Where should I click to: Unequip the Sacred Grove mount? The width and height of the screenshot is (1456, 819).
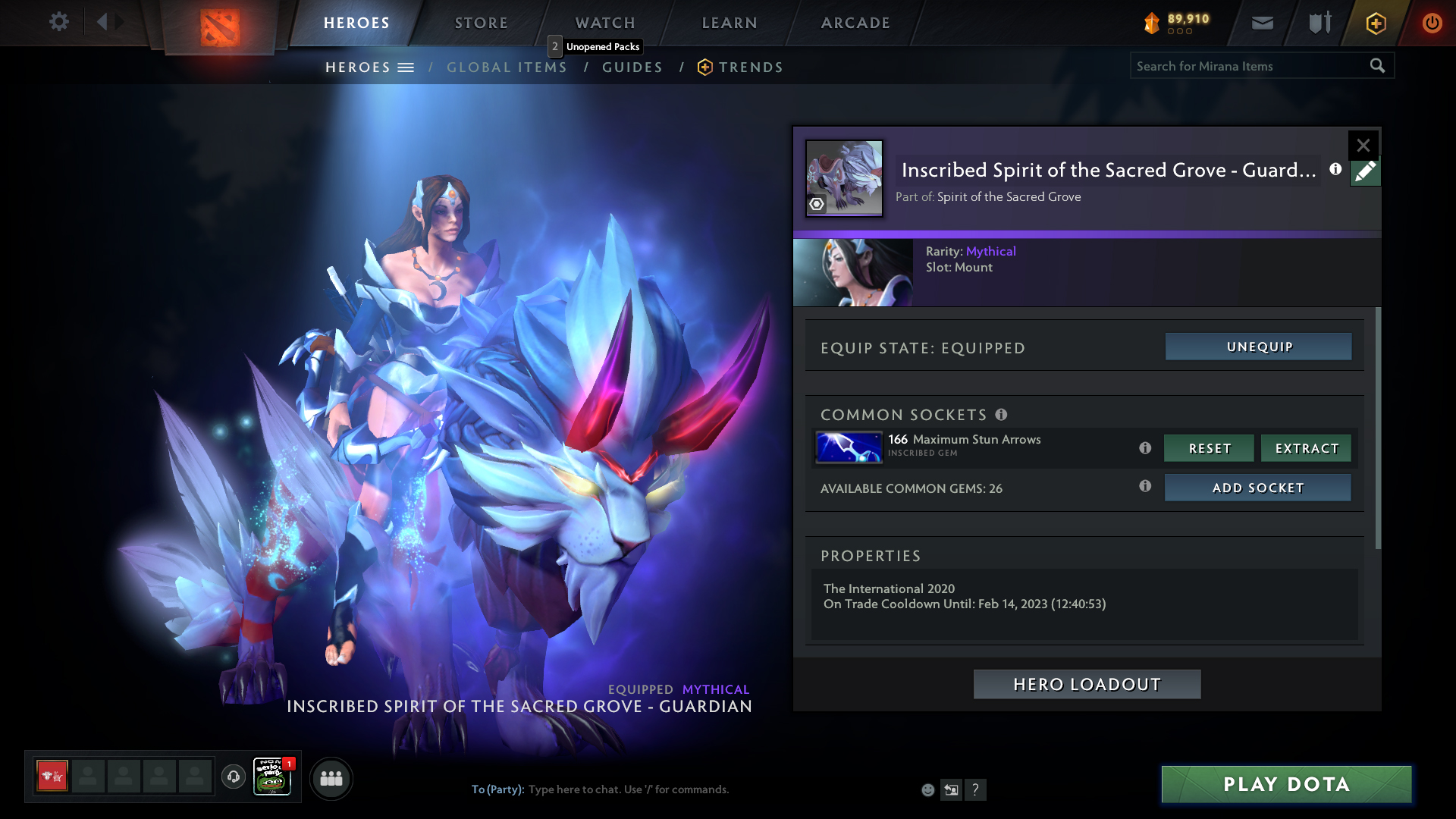click(1259, 347)
